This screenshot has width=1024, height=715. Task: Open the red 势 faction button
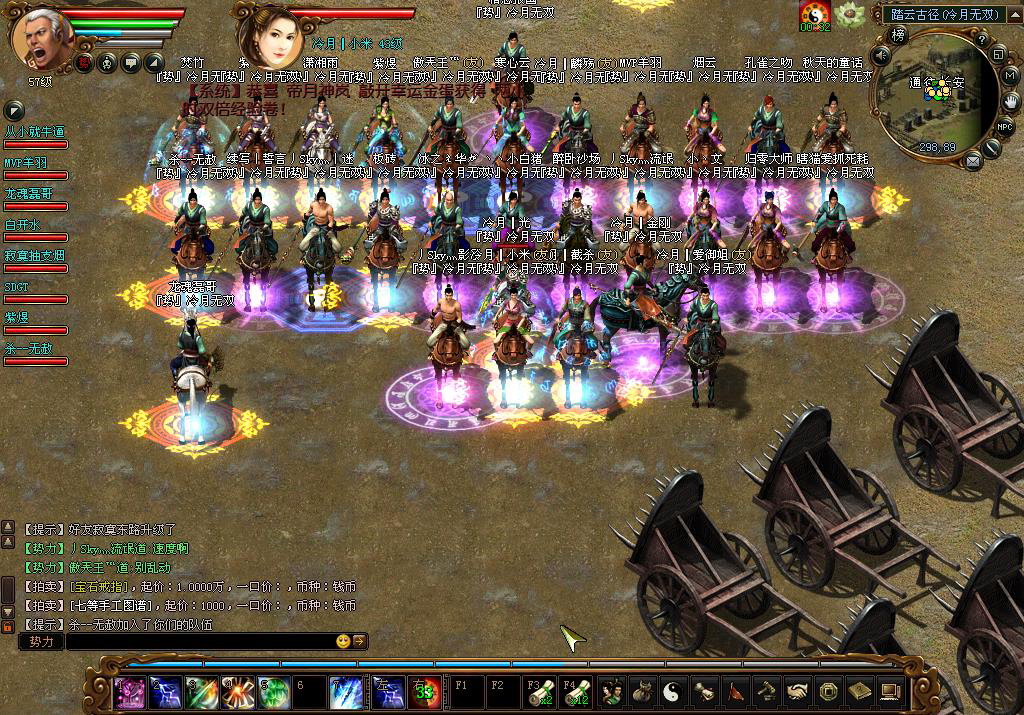(86, 63)
